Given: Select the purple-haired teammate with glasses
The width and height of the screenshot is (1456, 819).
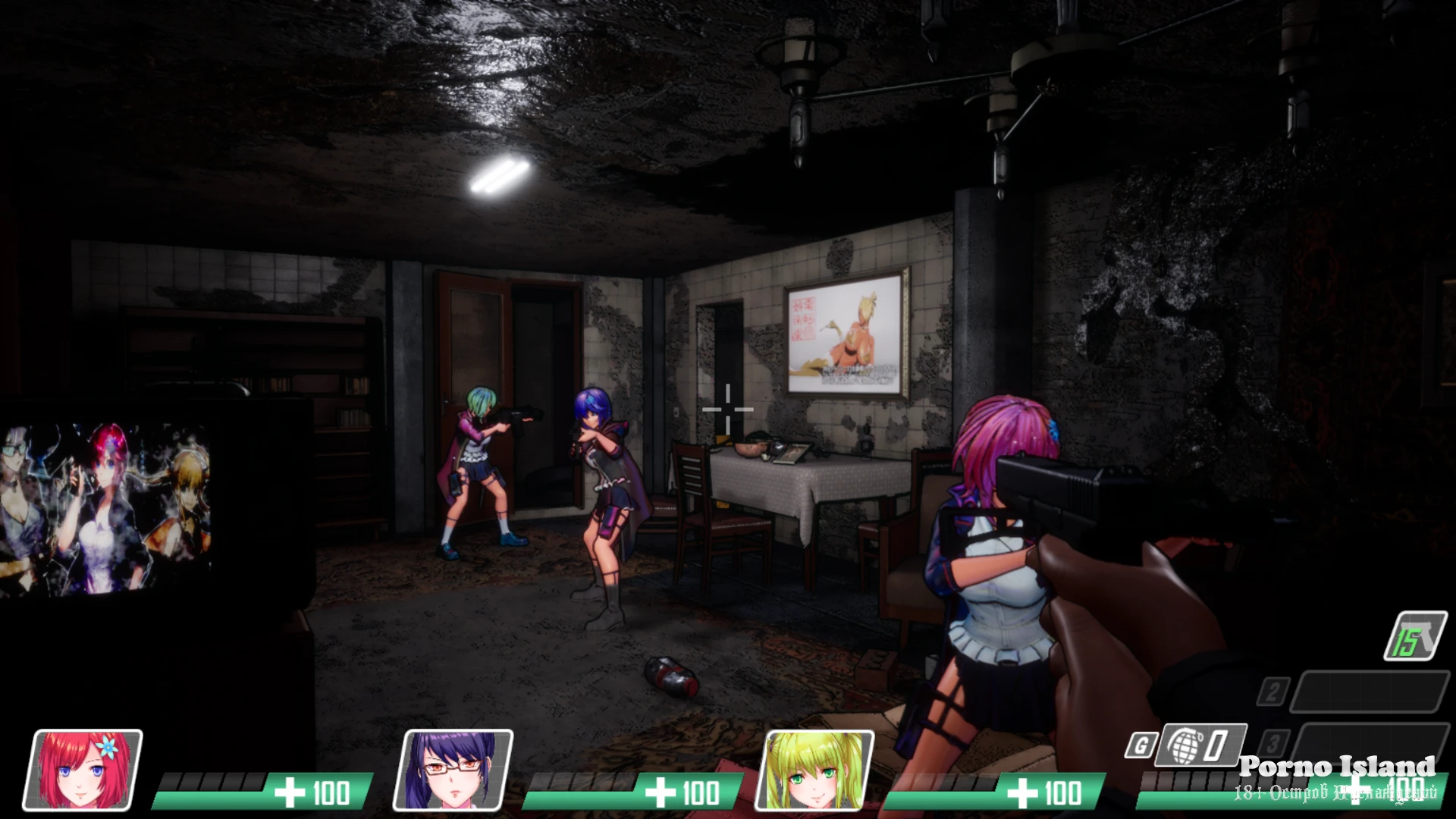Looking at the screenshot, I should coord(453,770).
